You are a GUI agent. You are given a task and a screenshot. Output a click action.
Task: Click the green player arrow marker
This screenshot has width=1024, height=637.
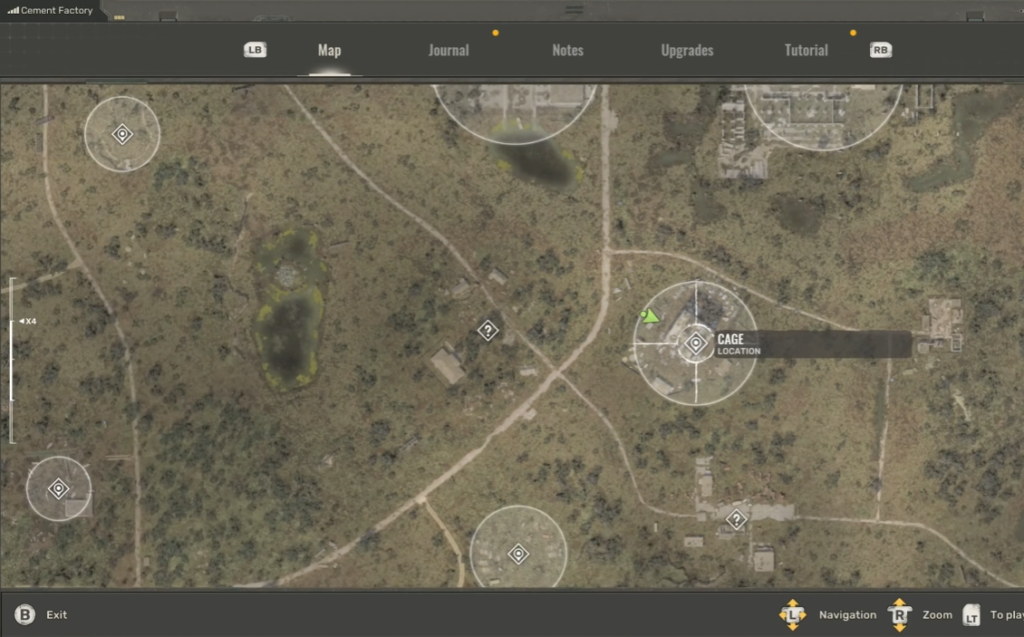pyautogui.click(x=651, y=317)
